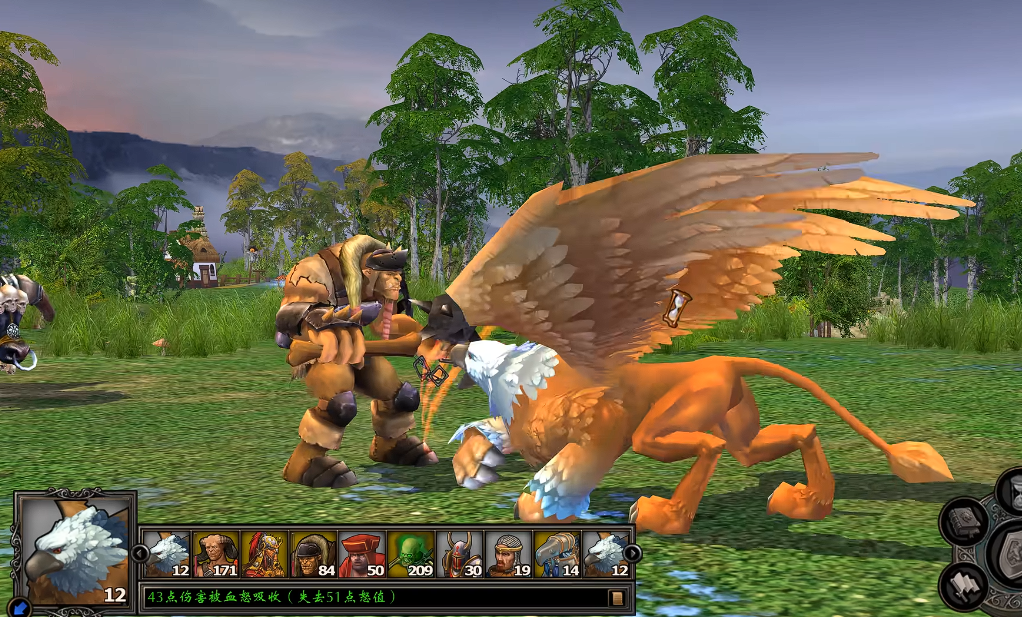1022x617 pixels.
Task: Click the blue arrow by the portrait
Action: click(19, 606)
